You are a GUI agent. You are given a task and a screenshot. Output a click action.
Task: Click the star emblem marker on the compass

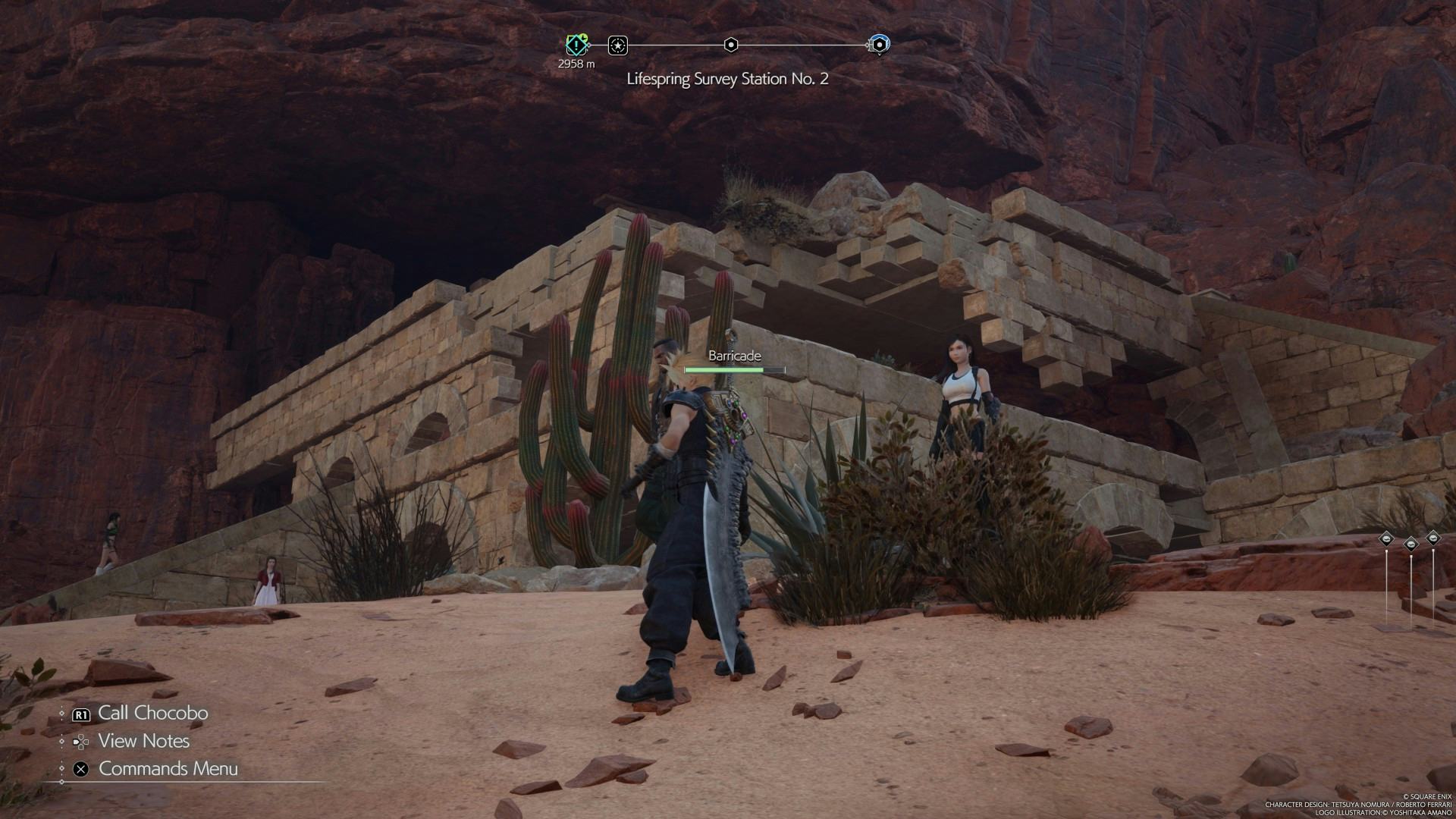pyautogui.click(x=618, y=45)
